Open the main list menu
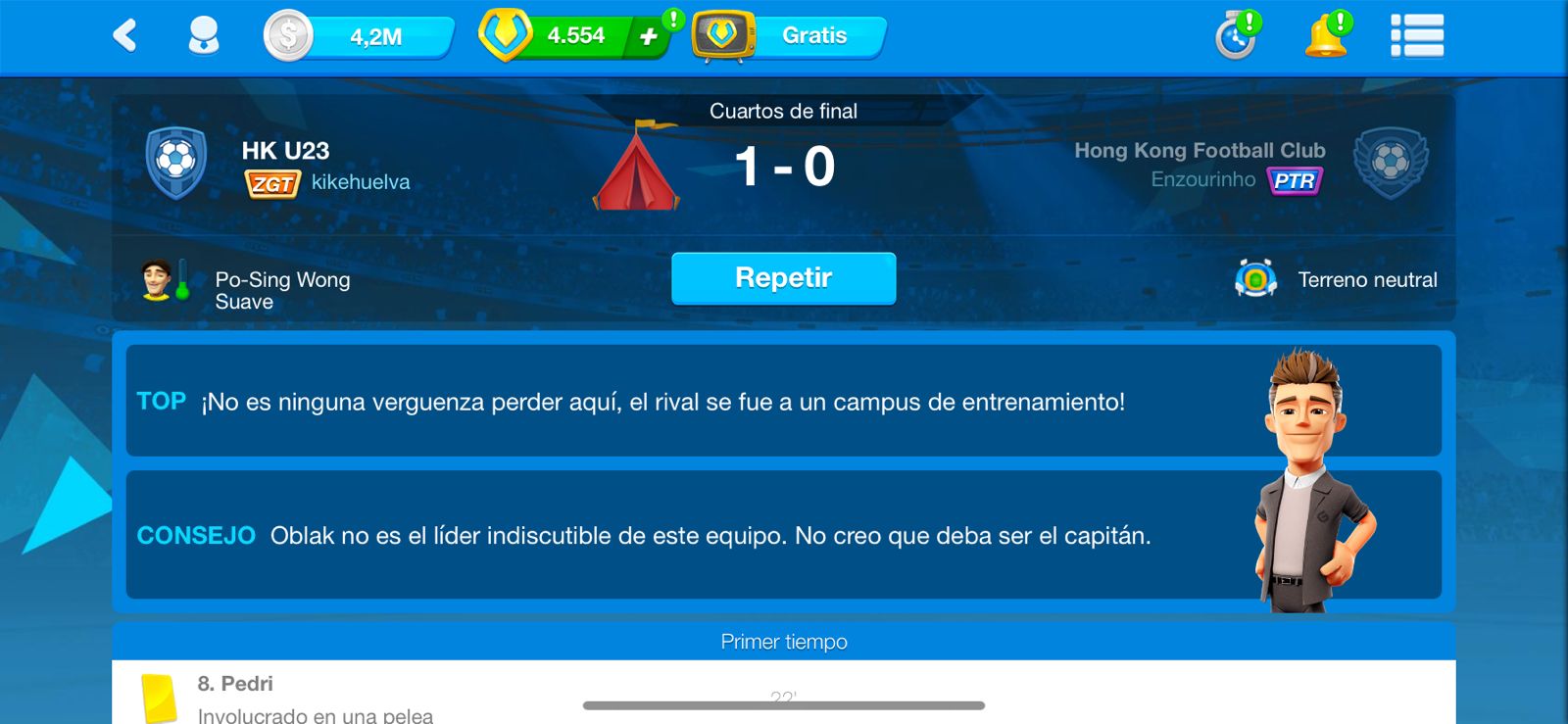 (x=1416, y=36)
